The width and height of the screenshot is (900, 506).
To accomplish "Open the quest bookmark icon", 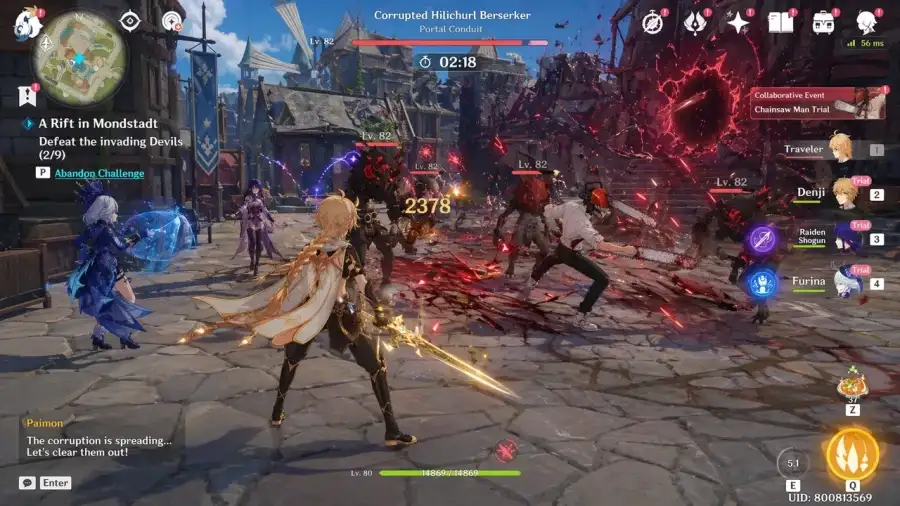I will click(x=26, y=96).
